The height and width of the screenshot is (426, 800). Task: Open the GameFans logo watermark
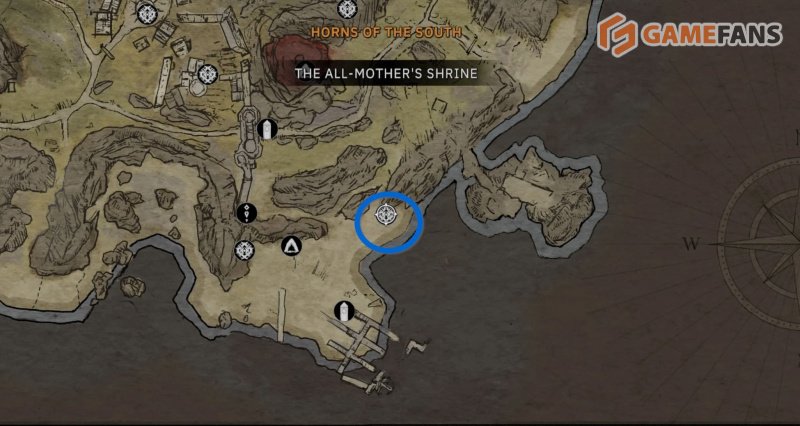[x=690, y=34]
